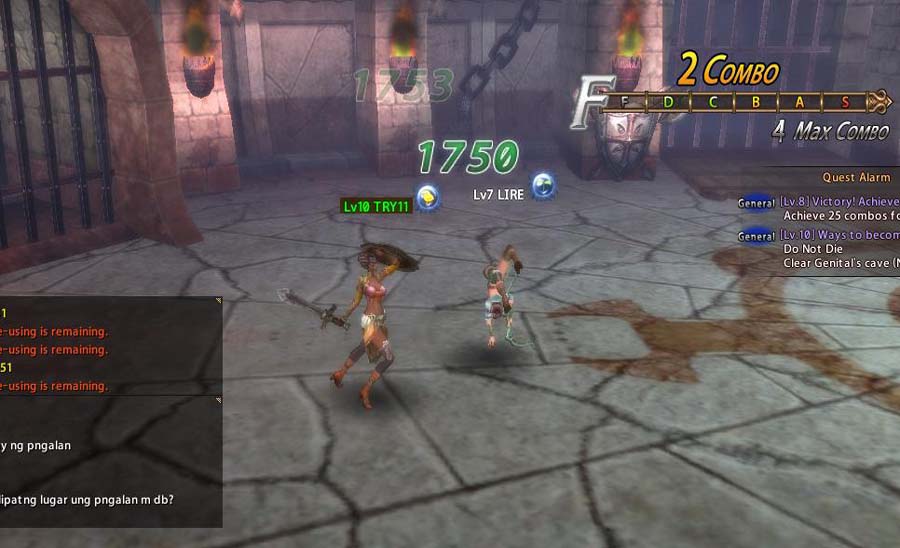Click the yellow emblem beside TRY11's name
This screenshot has height=548, width=900.
tap(428, 197)
